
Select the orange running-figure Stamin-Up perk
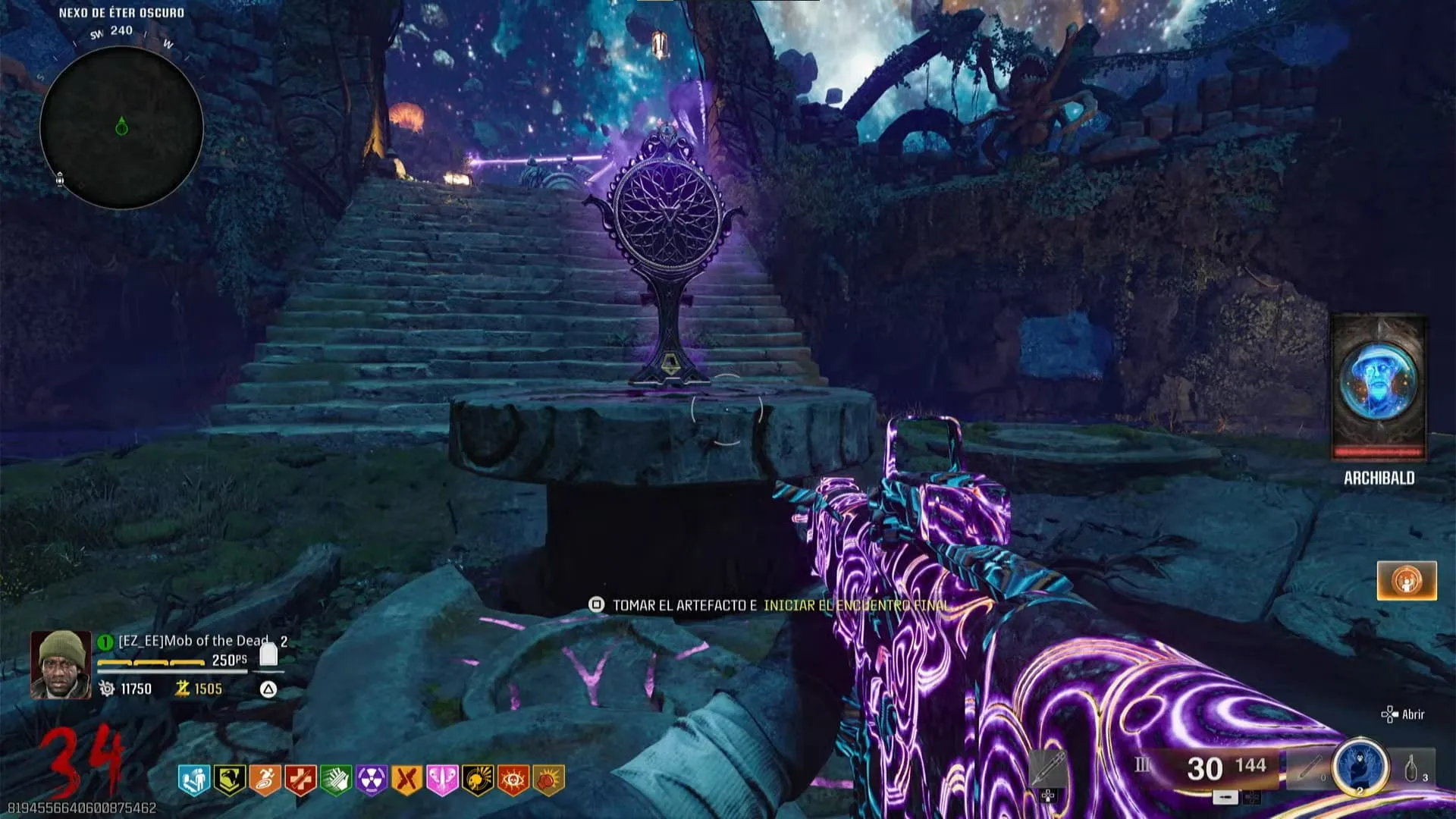tap(265, 779)
